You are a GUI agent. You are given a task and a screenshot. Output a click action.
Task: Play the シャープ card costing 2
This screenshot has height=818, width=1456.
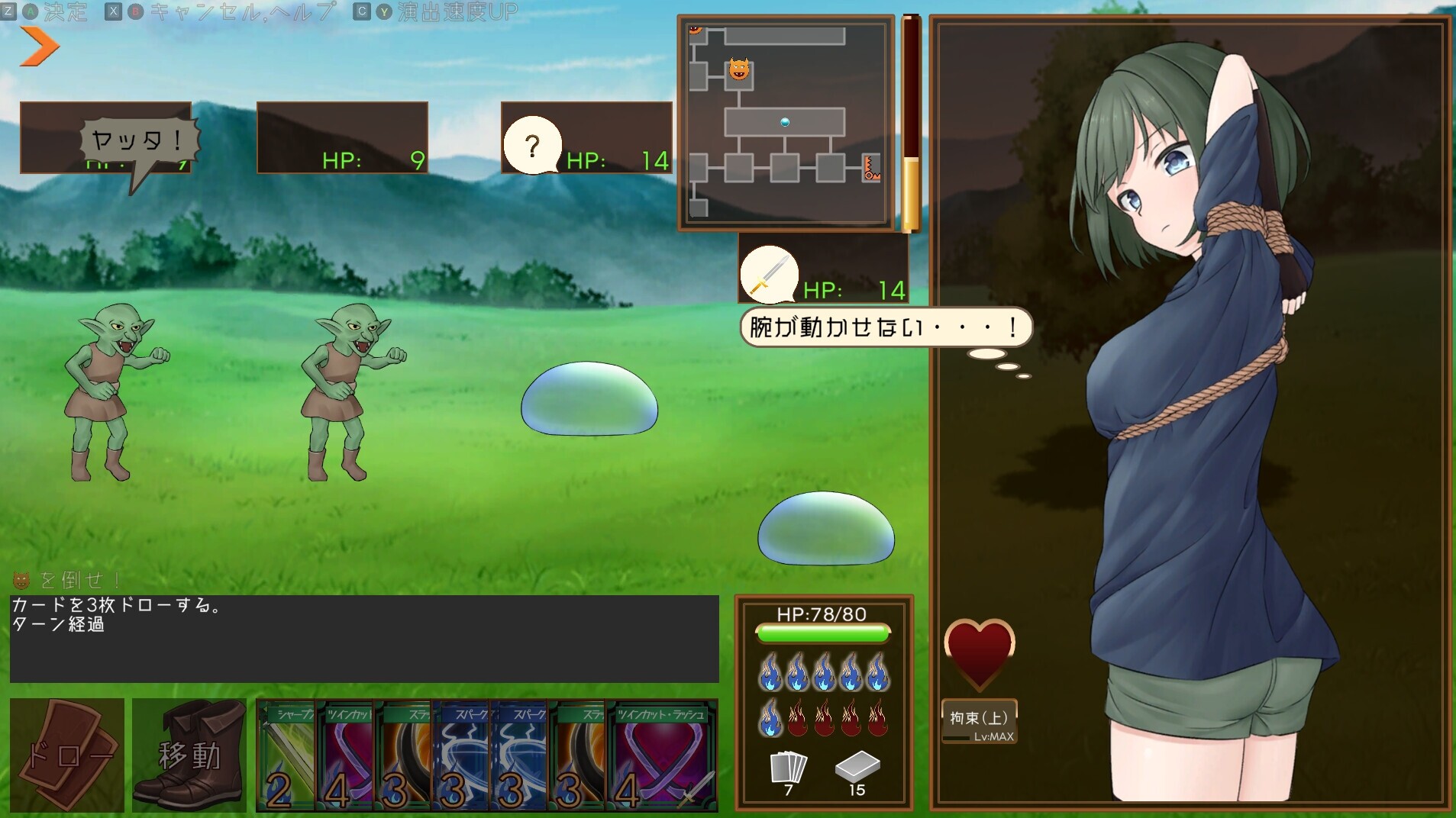286,755
